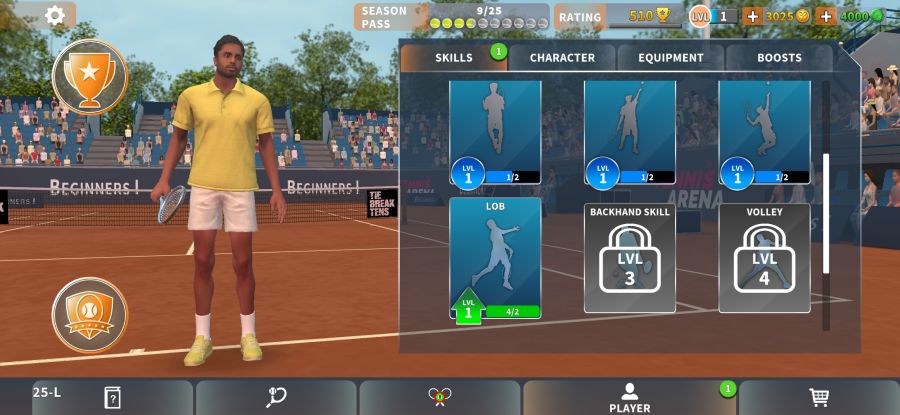Open the card pack tab in bottom bar

point(112,397)
